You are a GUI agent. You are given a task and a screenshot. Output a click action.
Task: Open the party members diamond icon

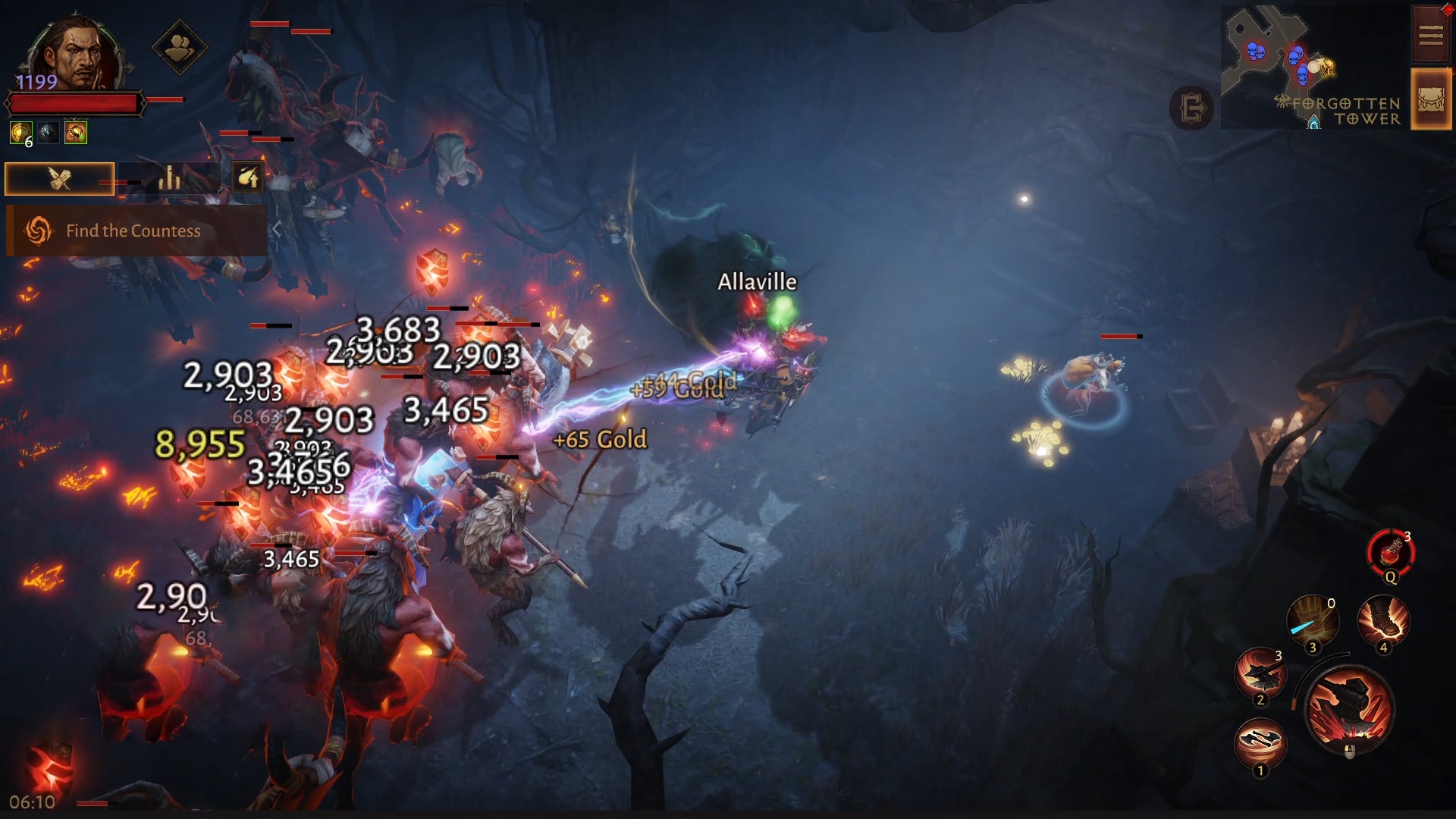pyautogui.click(x=179, y=48)
